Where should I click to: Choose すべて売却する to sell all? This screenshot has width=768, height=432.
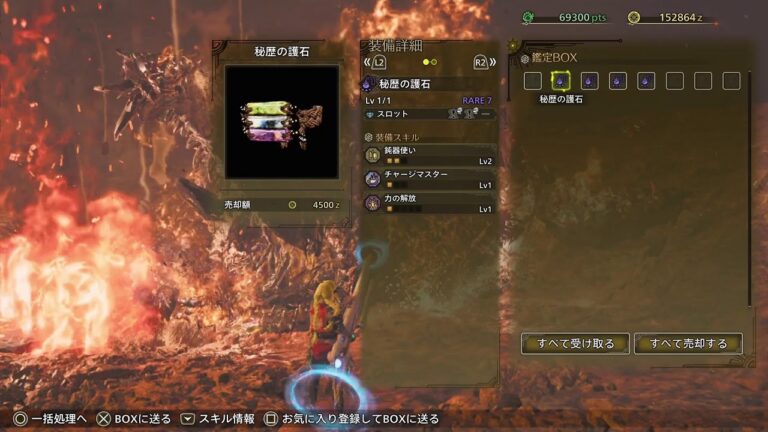688,344
